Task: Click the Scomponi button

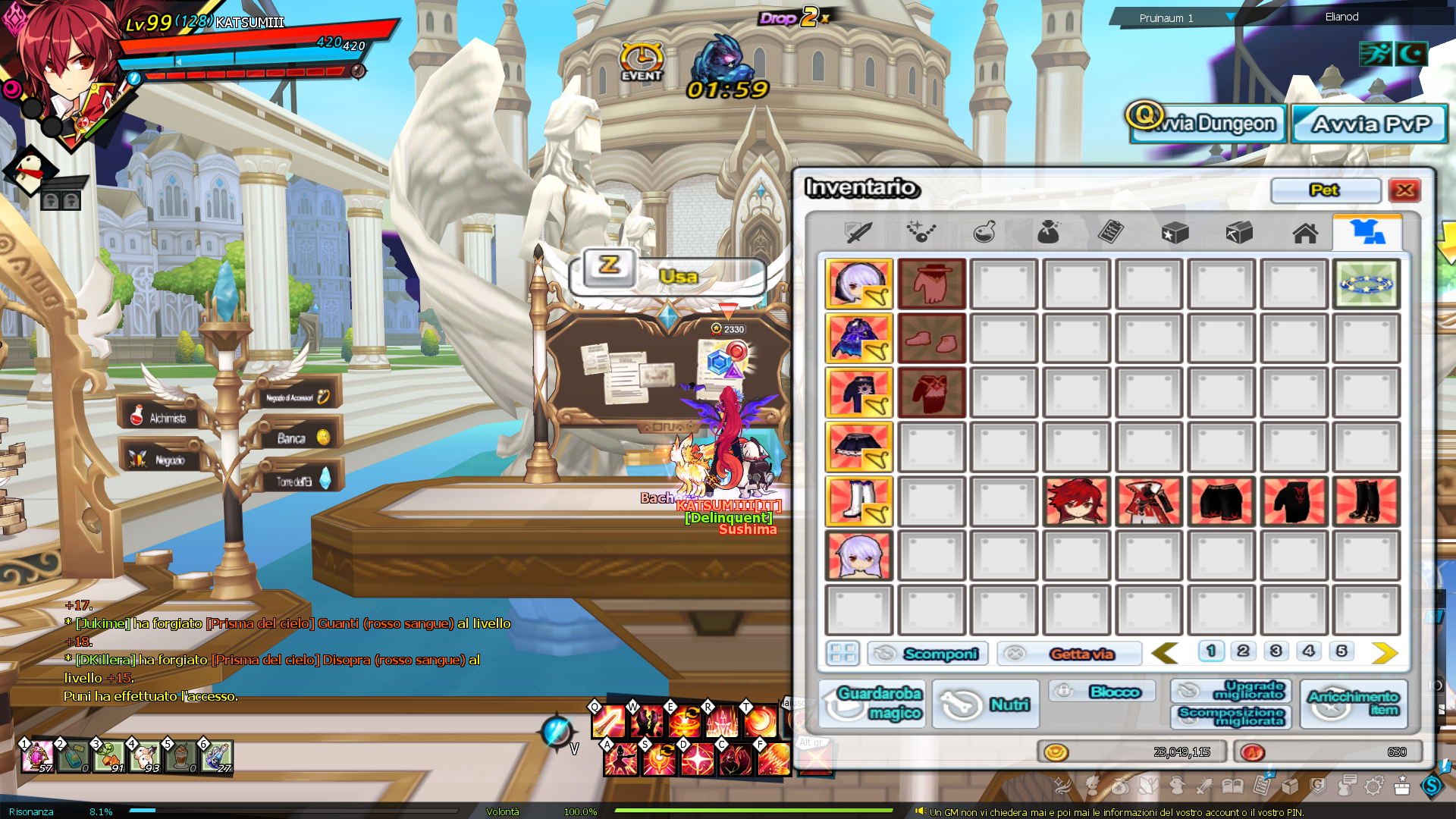Action: tap(927, 654)
